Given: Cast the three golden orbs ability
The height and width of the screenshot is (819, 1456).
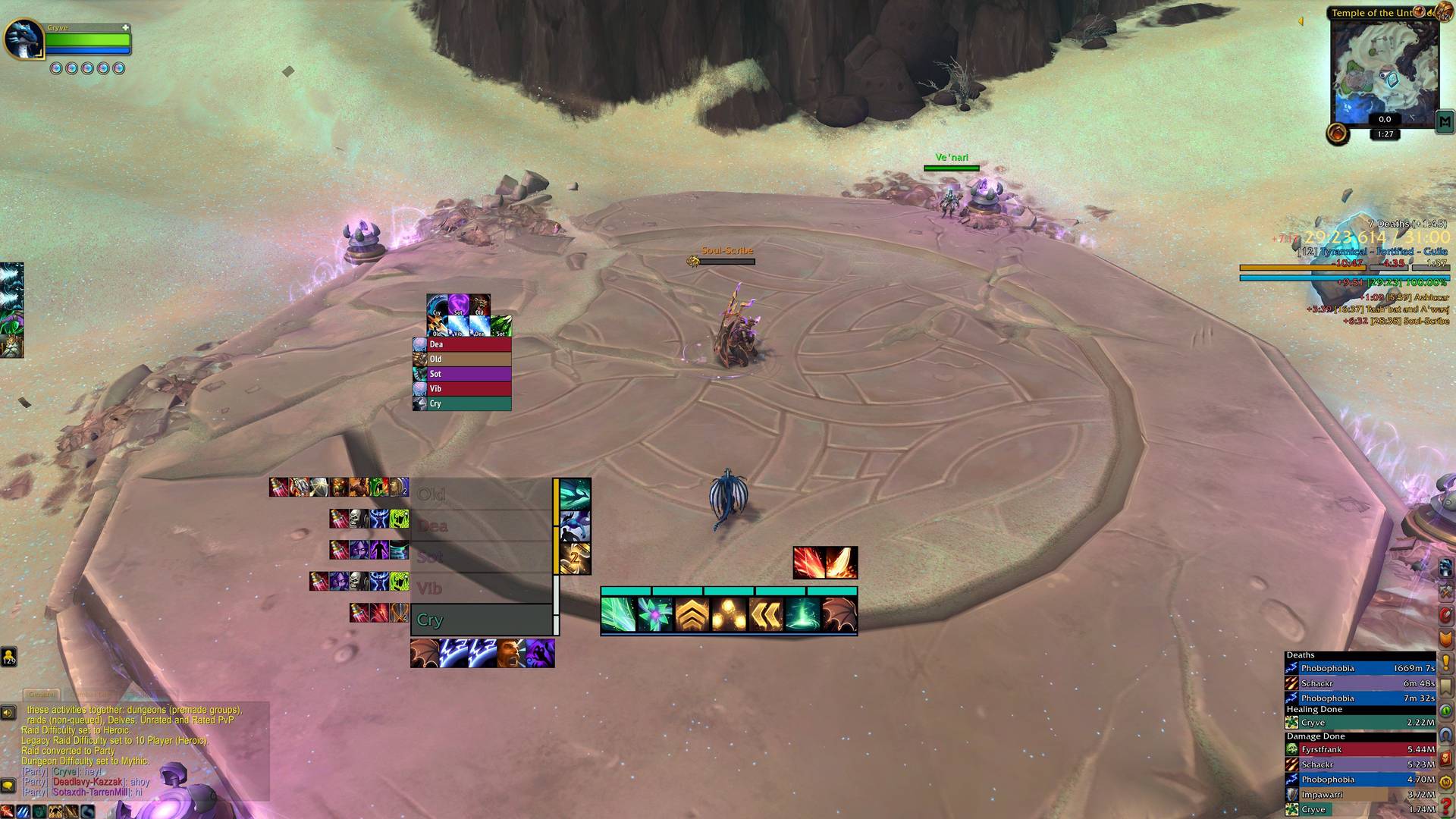Looking at the screenshot, I should [x=728, y=614].
